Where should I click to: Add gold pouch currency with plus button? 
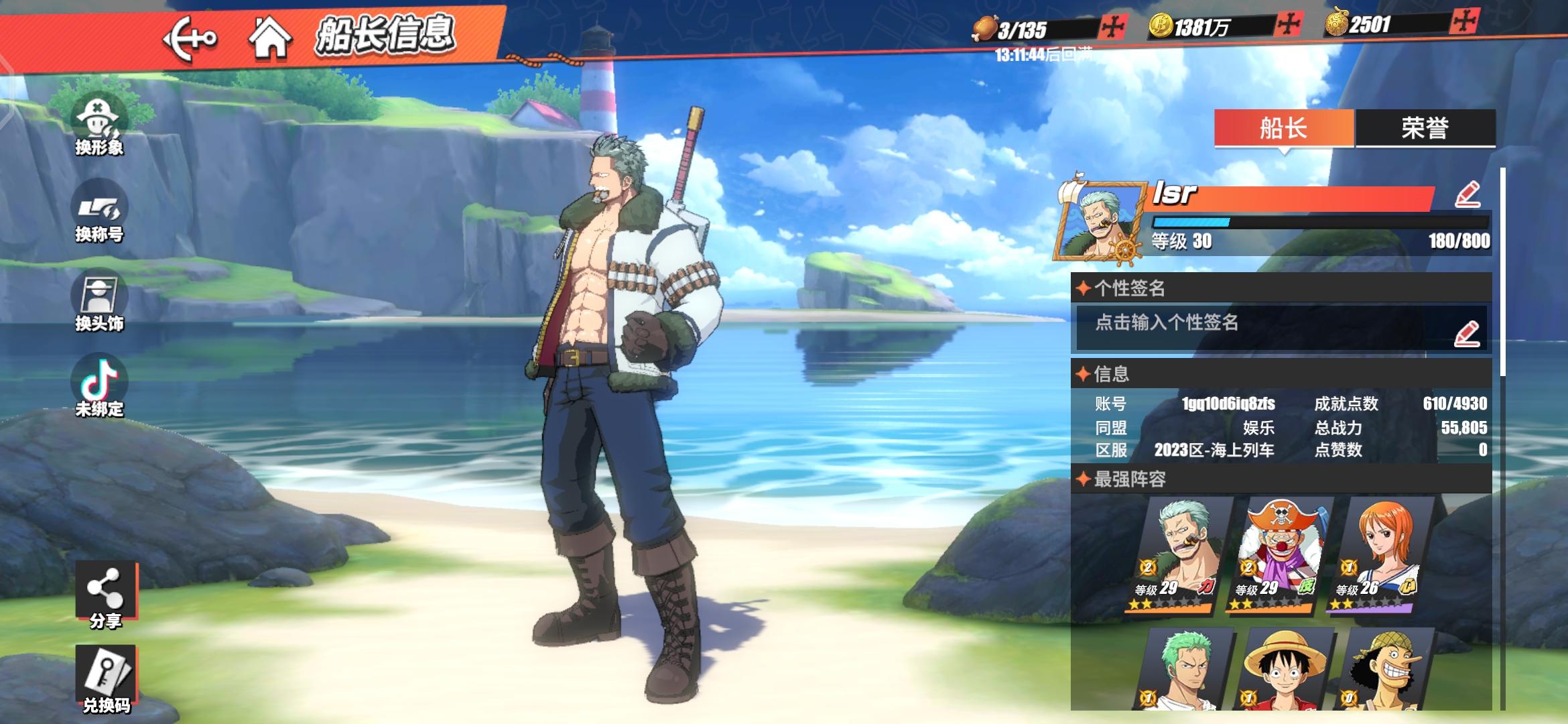(x=1464, y=22)
